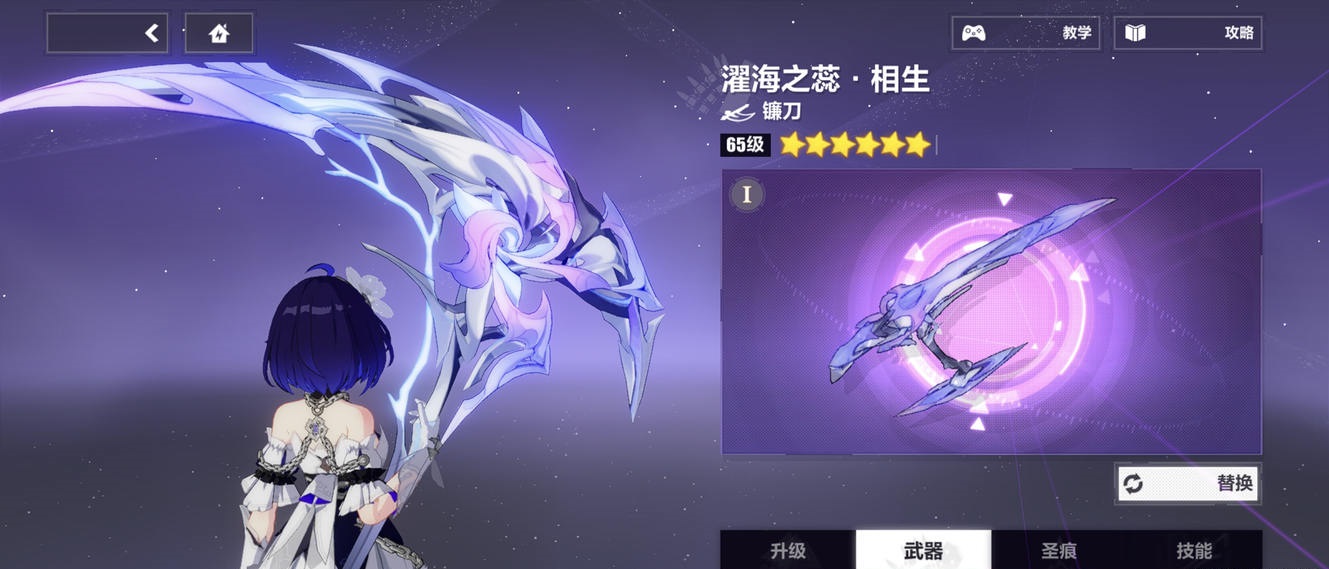
Task: Go back using the arrow button
Action: 108,34
